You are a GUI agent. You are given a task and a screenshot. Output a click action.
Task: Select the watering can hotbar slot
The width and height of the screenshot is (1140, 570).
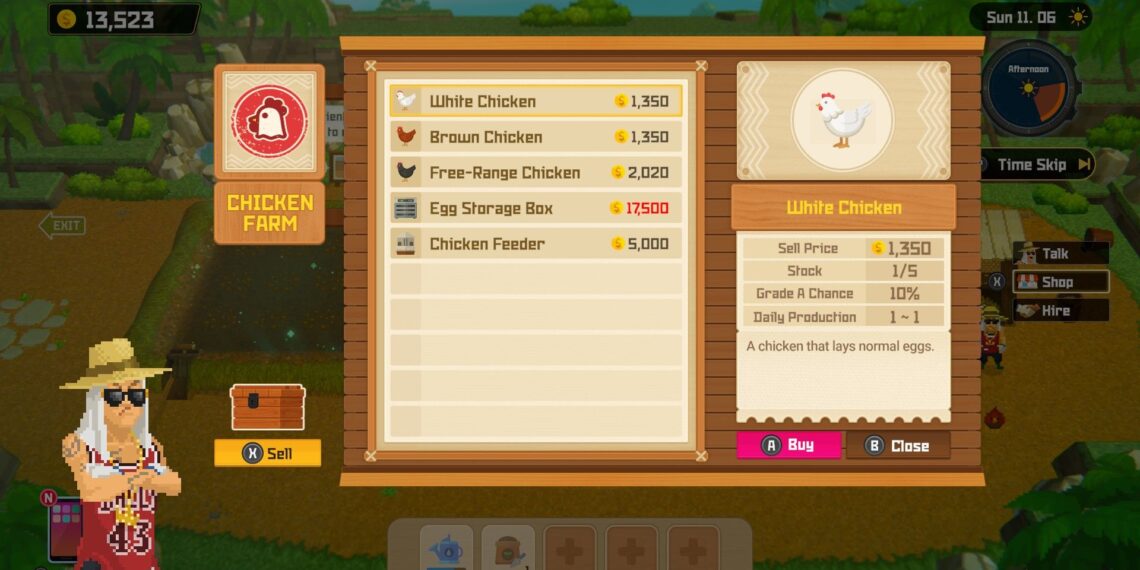pos(446,549)
